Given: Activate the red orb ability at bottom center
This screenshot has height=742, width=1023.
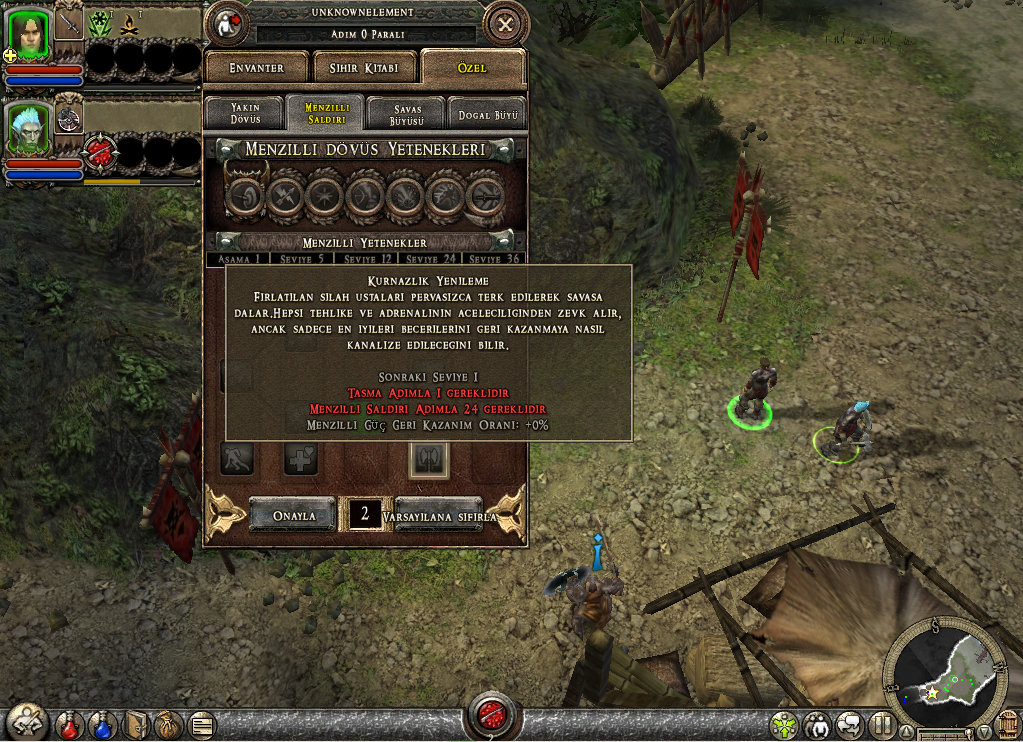Looking at the screenshot, I should 492,718.
